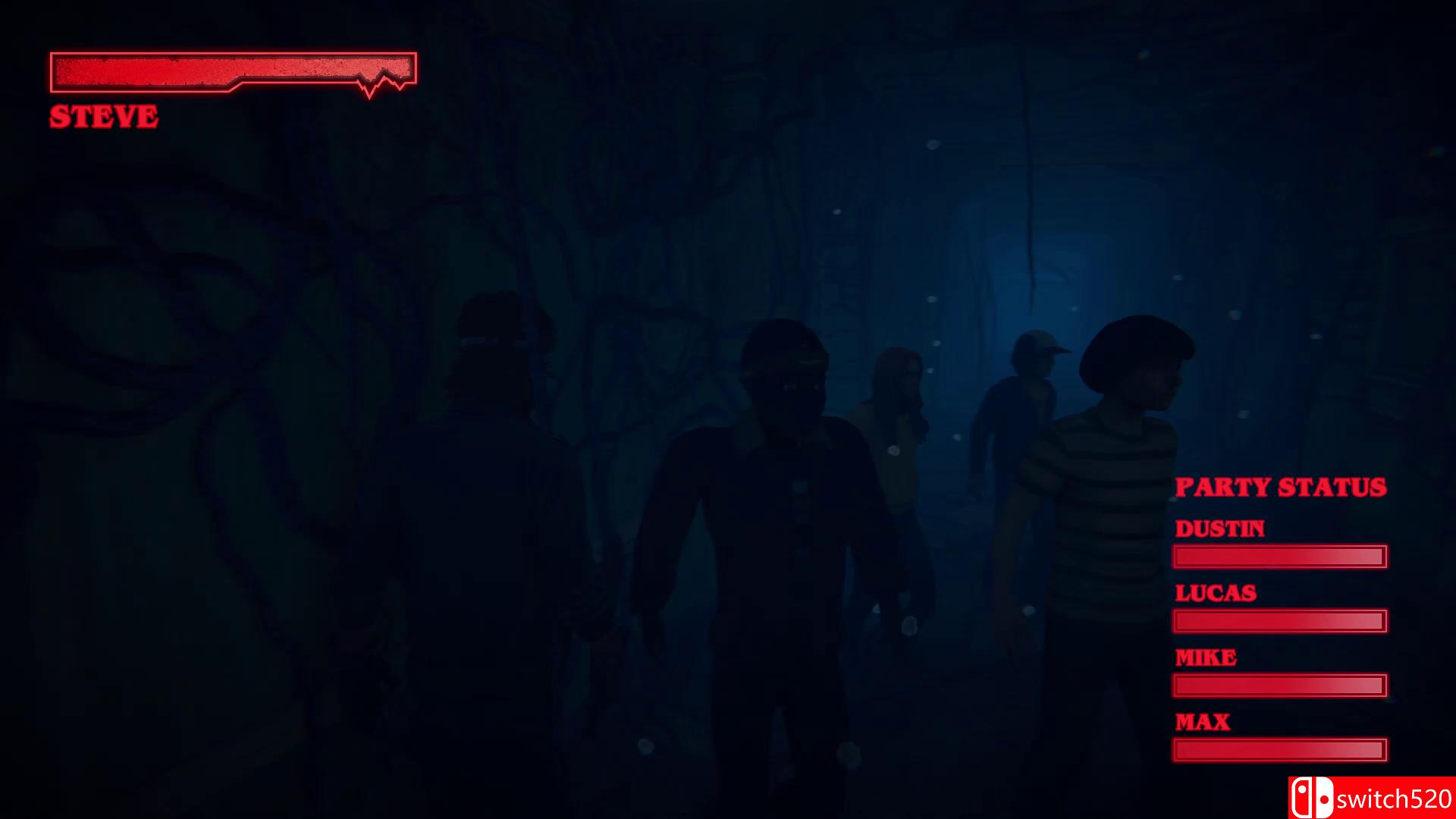1456x819 pixels.
Task: Click the long-haired character in the tunnel
Action: pos(899,425)
